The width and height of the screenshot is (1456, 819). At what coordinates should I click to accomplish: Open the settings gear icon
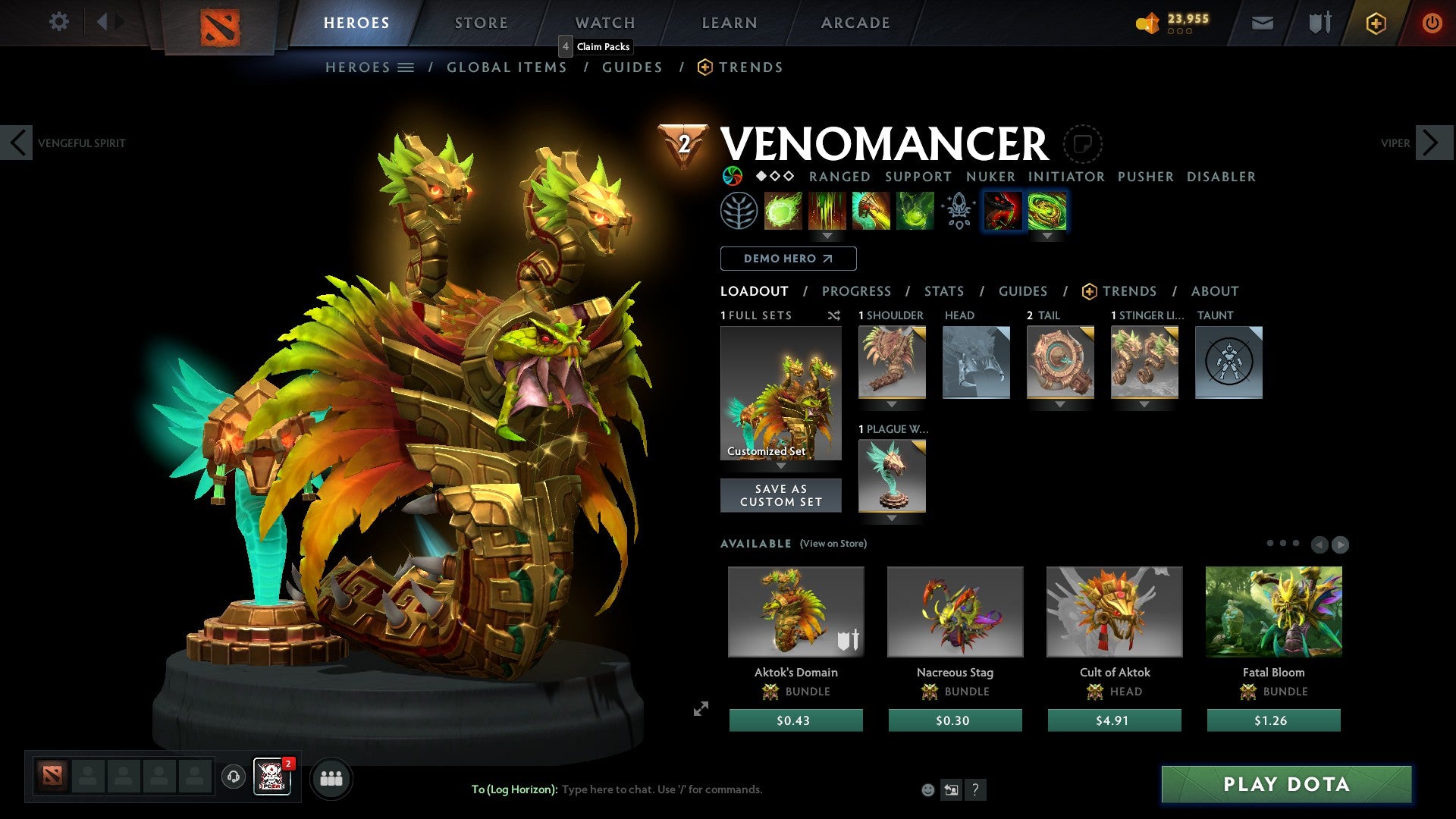click(x=58, y=21)
